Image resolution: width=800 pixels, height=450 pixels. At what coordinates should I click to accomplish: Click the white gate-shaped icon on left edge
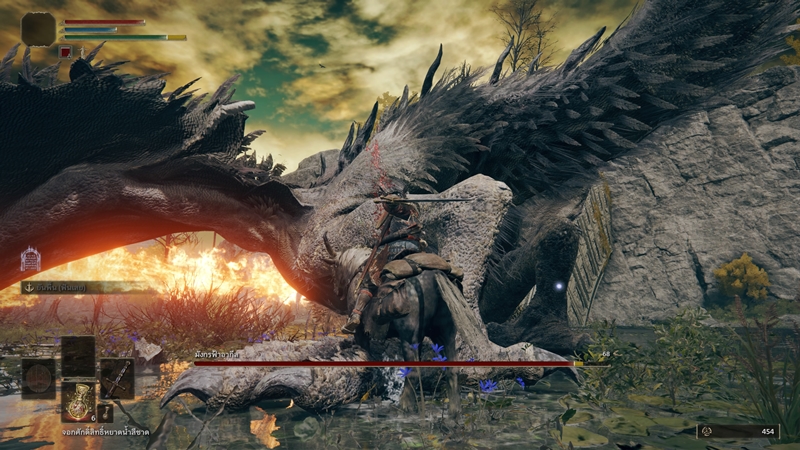click(x=30, y=260)
